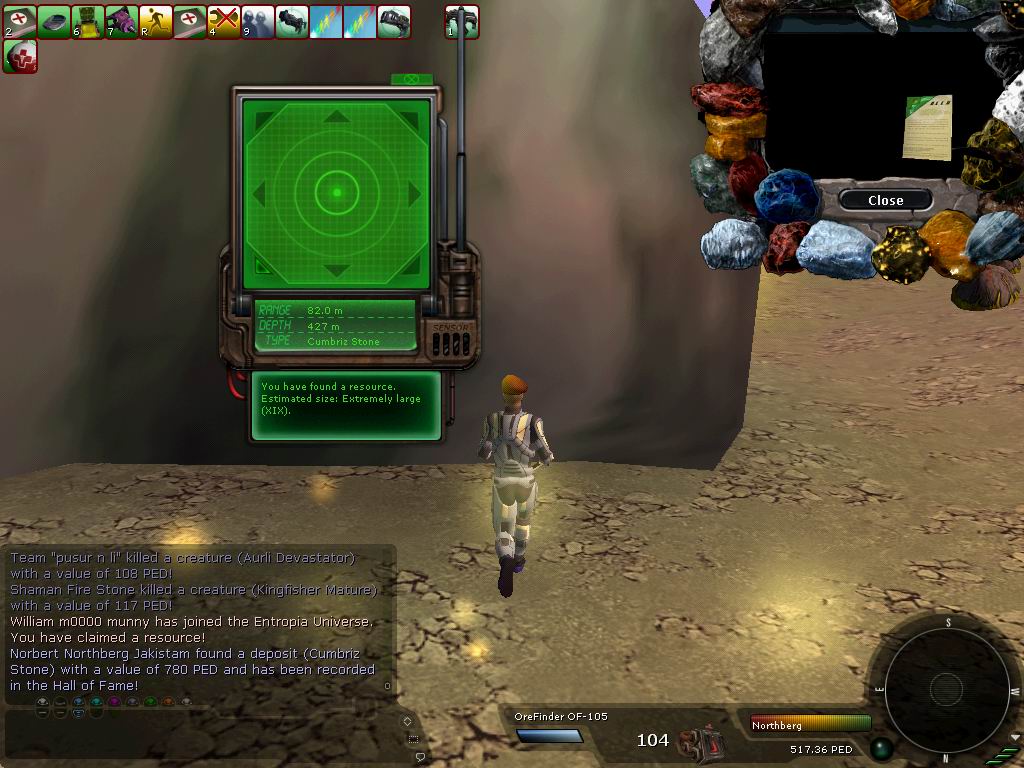Click the speech bubble chat button
Image resolution: width=1024 pixels, height=768 pixels.
(420, 757)
